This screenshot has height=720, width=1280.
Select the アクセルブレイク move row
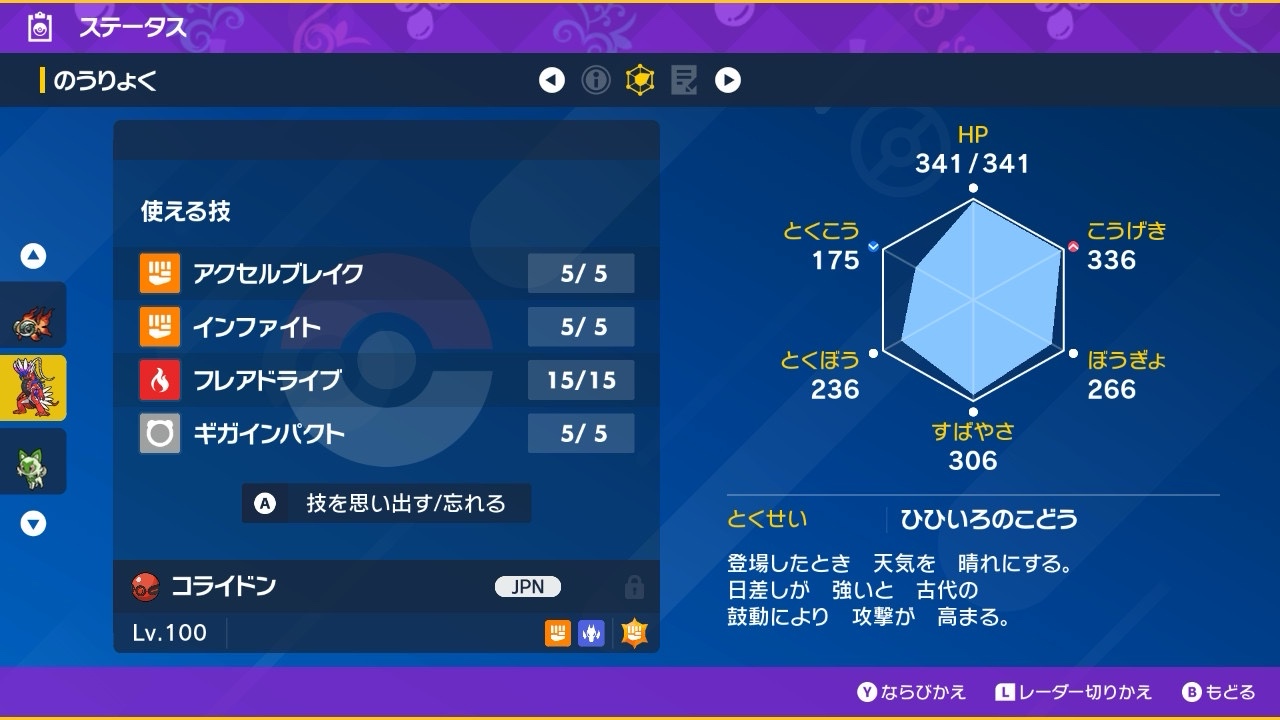tap(387, 273)
